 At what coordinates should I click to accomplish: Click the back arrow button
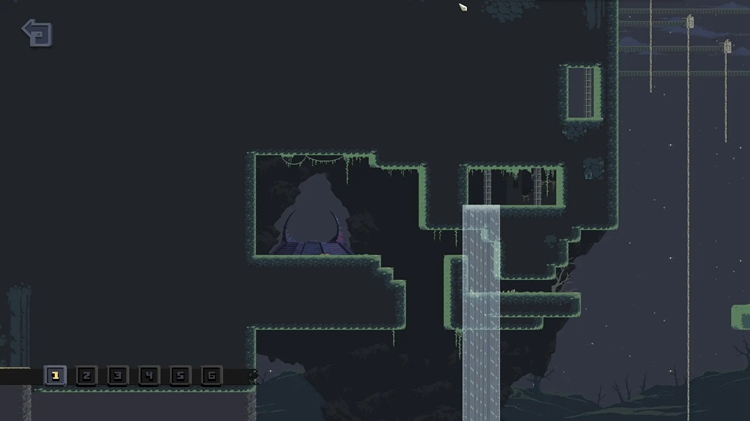pyautogui.click(x=37, y=33)
